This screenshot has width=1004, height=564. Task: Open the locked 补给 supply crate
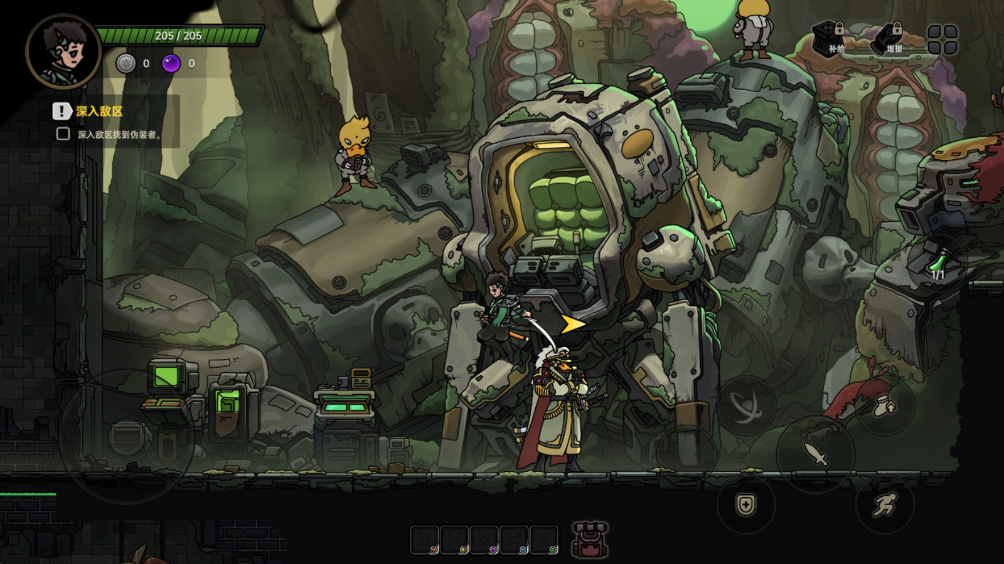click(828, 40)
